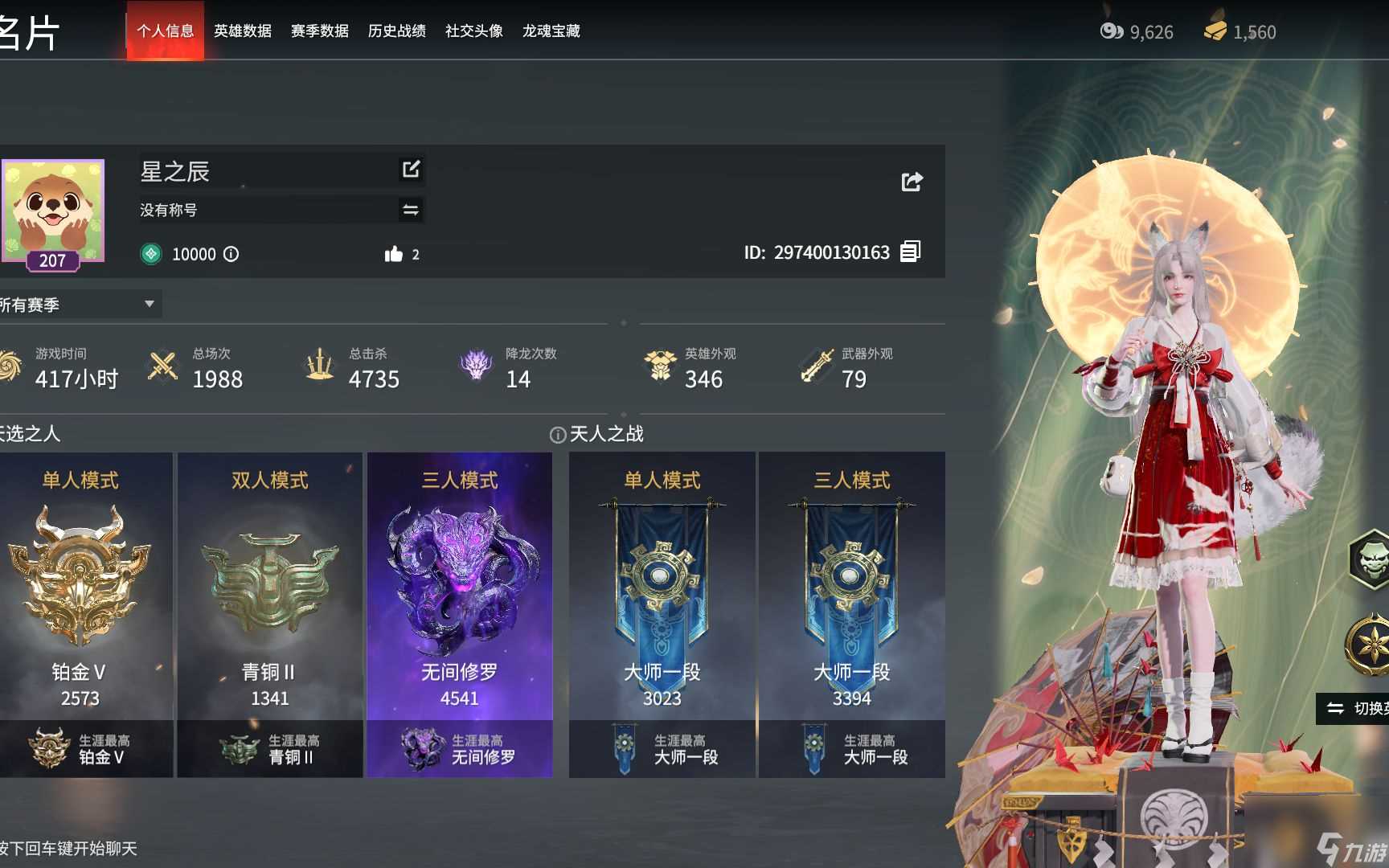Click the gold bar icon showing 1,560
Image resolution: width=1389 pixels, height=868 pixels.
(1216, 31)
